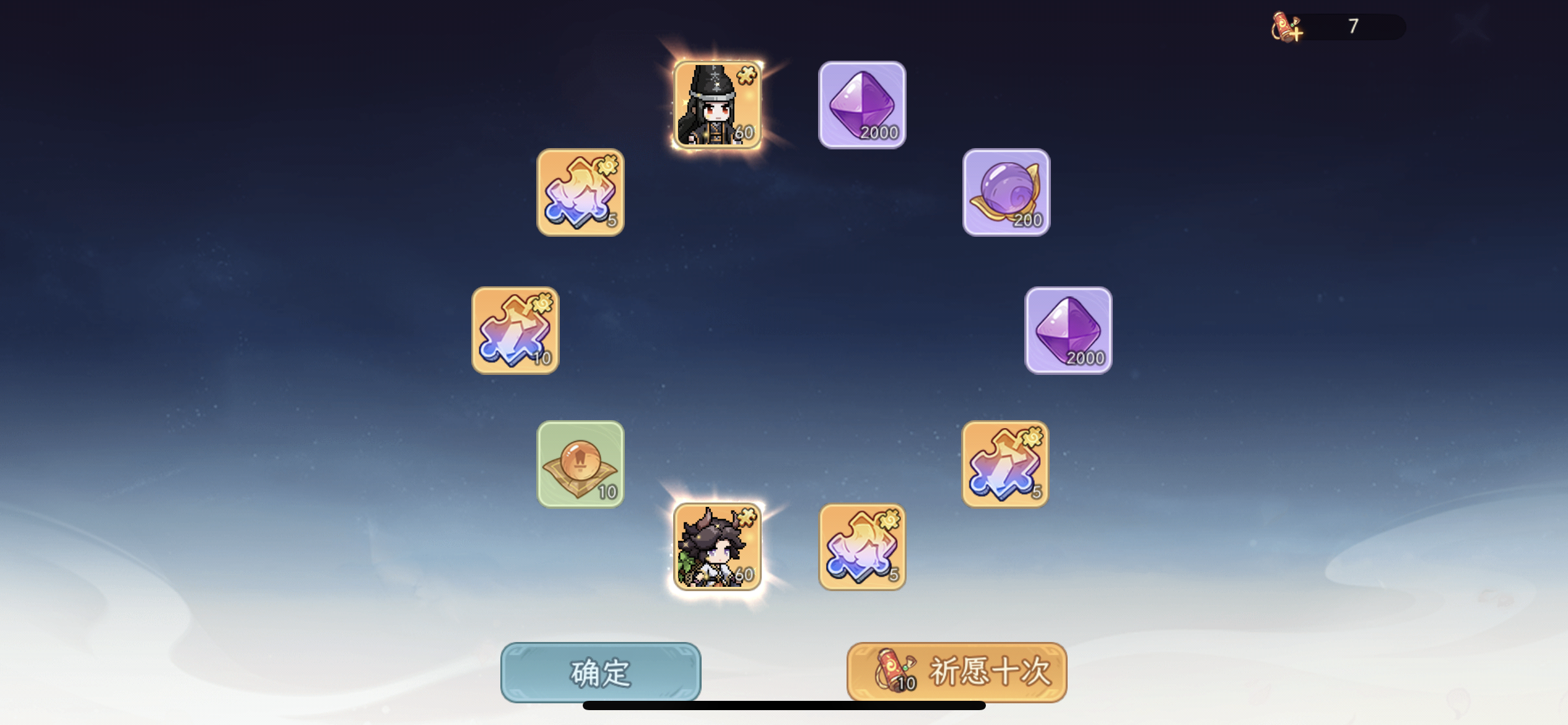Tap the puzzle badge on the horned character card
Image resolution: width=1568 pixels, height=725 pixels.
pos(749,517)
